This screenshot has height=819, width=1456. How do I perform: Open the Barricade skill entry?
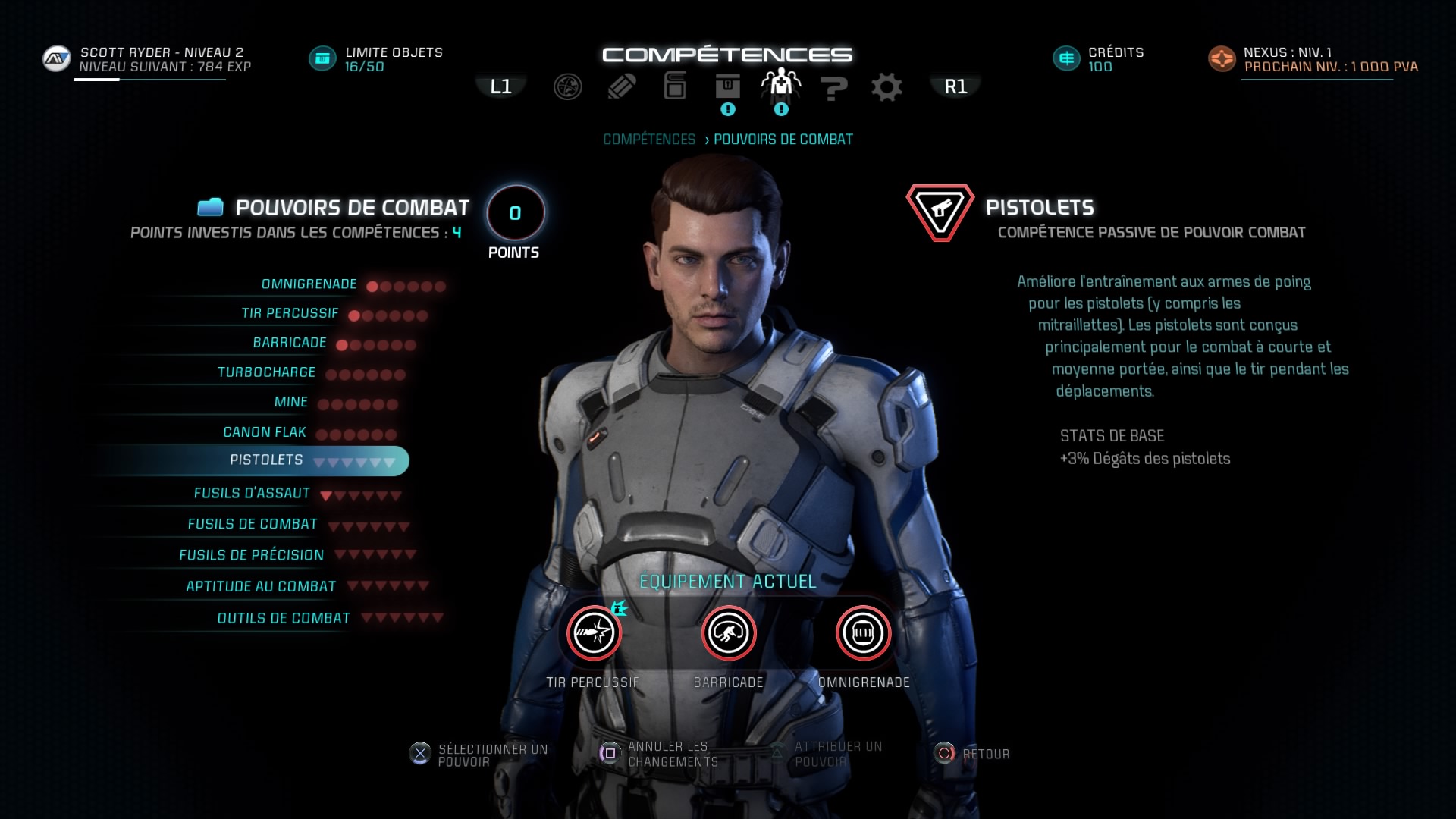[290, 343]
